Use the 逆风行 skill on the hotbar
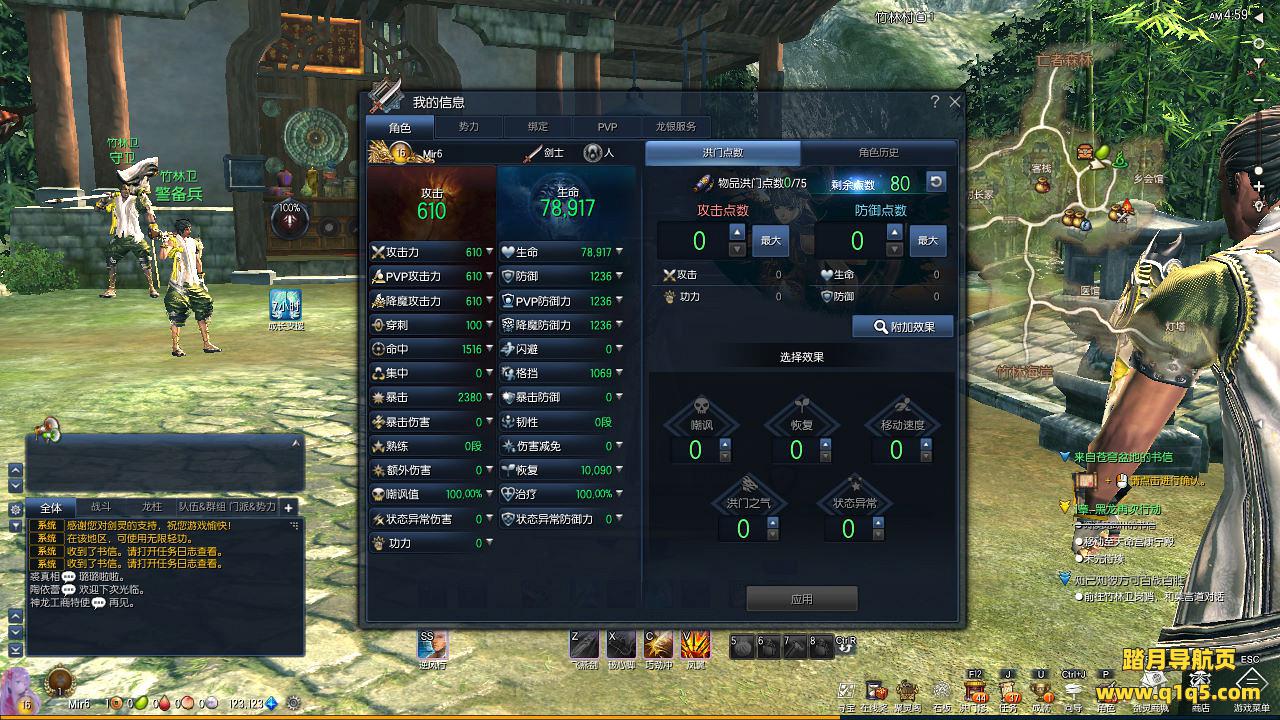Image resolution: width=1280 pixels, height=720 pixels. coord(433,645)
